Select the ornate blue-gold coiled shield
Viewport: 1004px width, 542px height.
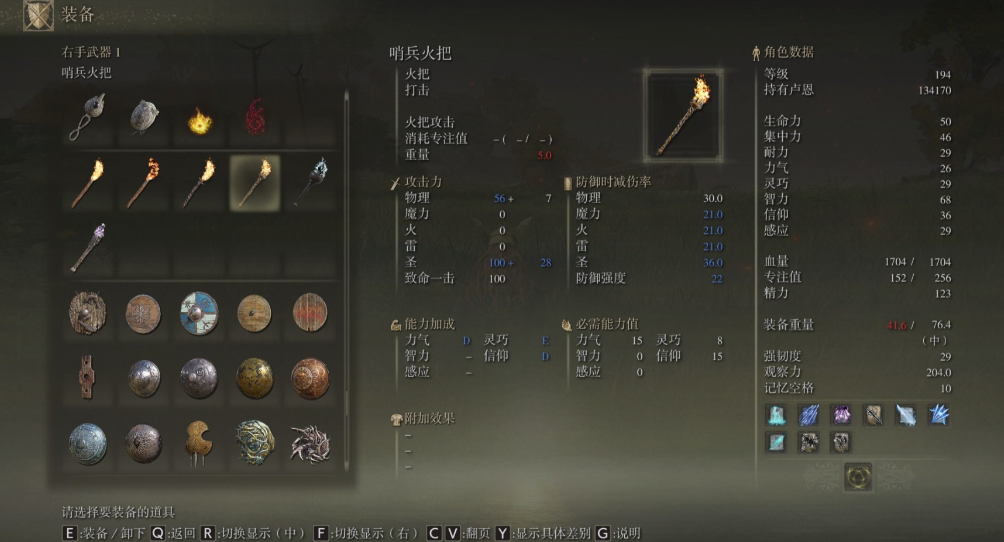(x=254, y=442)
